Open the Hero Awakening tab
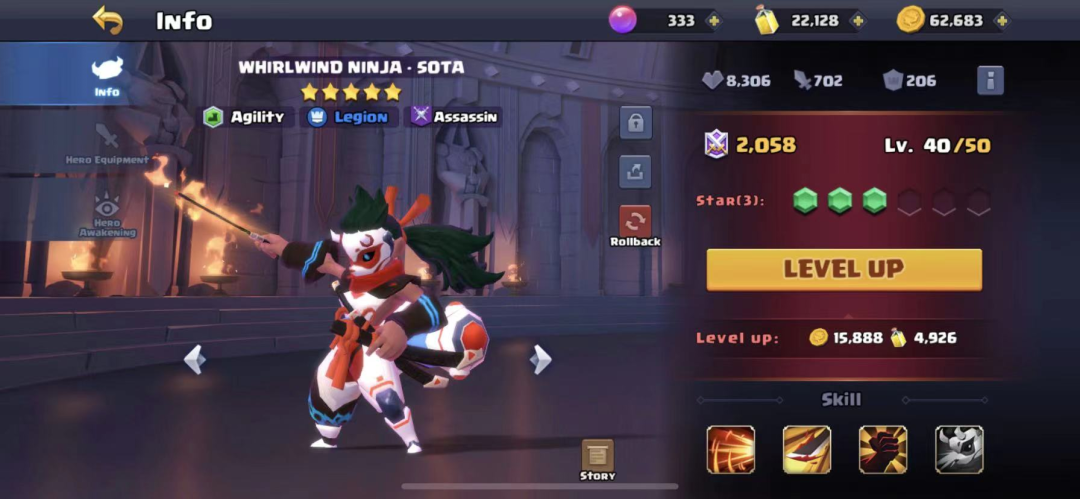The image size is (1080, 499). pos(106,214)
